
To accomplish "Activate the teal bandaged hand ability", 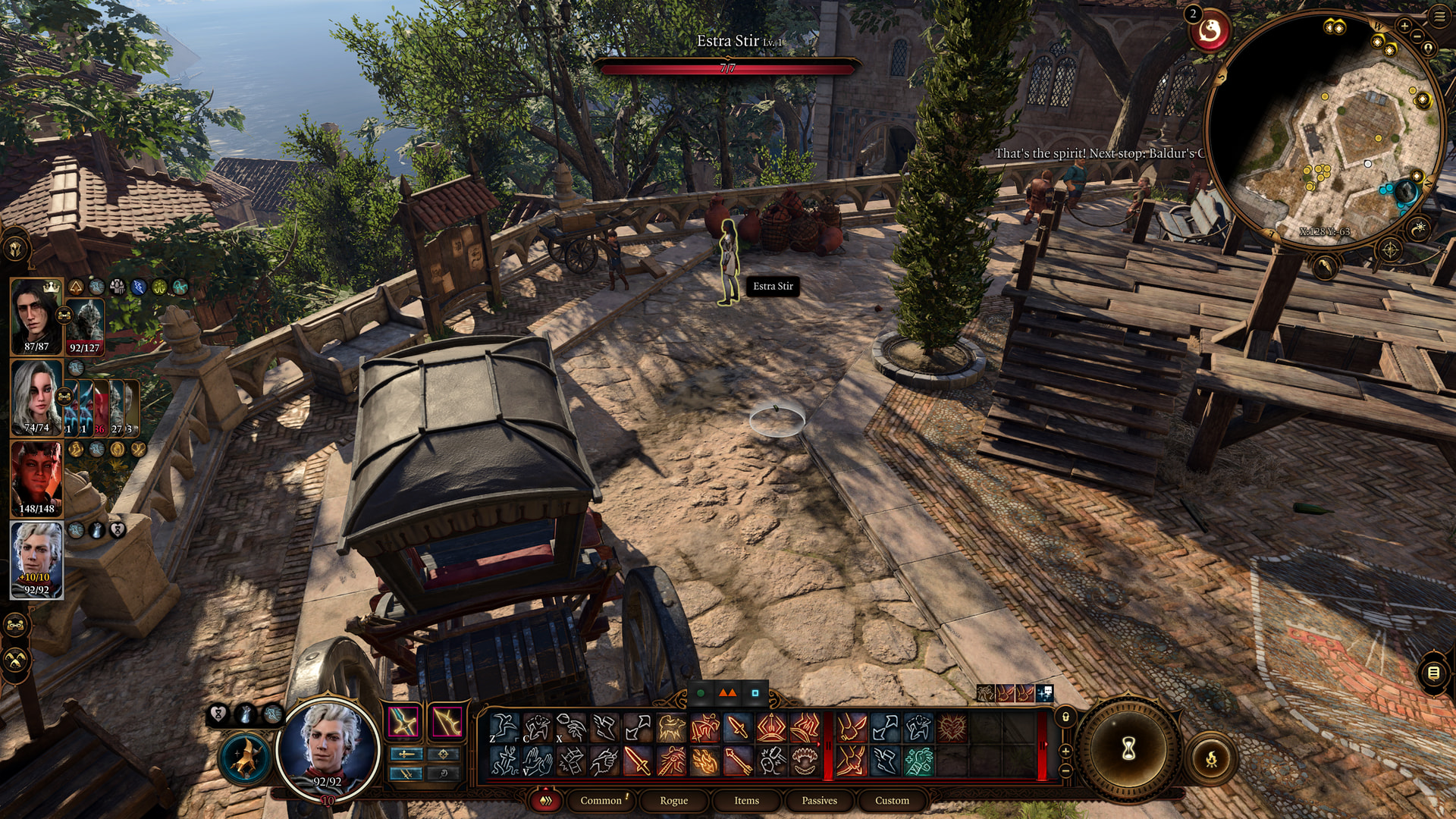I will click(x=918, y=761).
